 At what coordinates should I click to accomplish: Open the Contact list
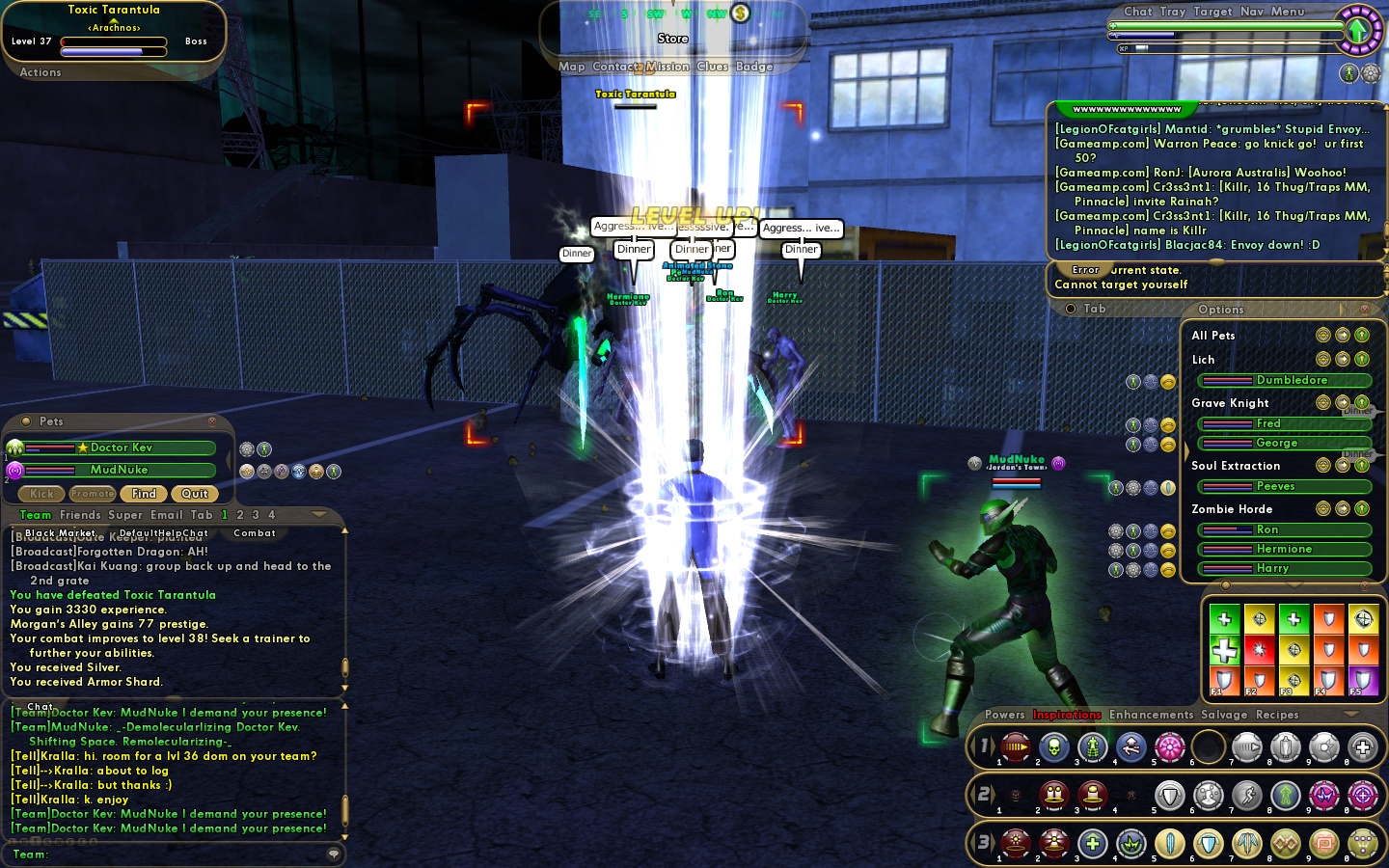tap(616, 67)
